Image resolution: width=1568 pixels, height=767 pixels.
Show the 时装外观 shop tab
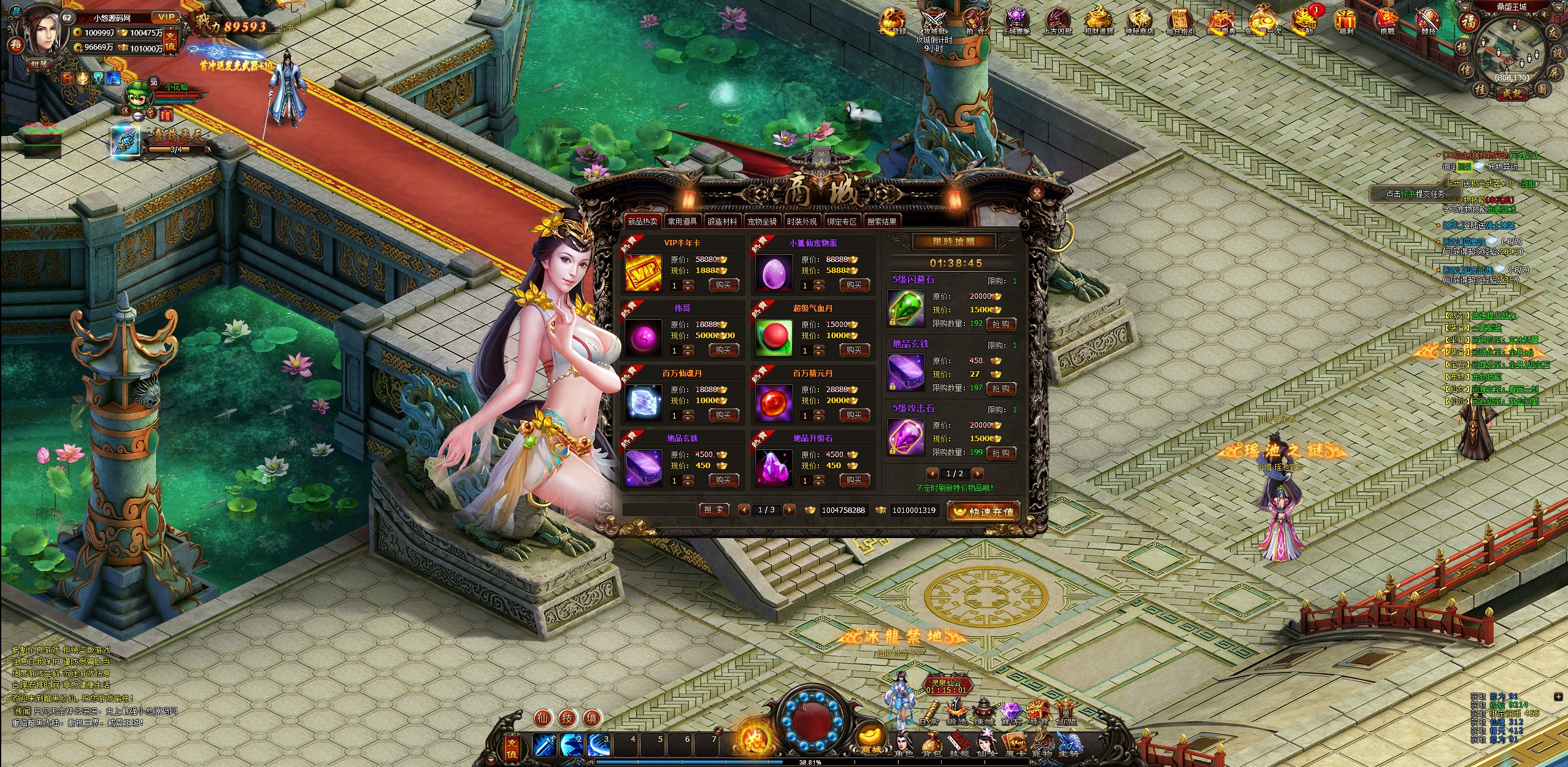click(802, 222)
